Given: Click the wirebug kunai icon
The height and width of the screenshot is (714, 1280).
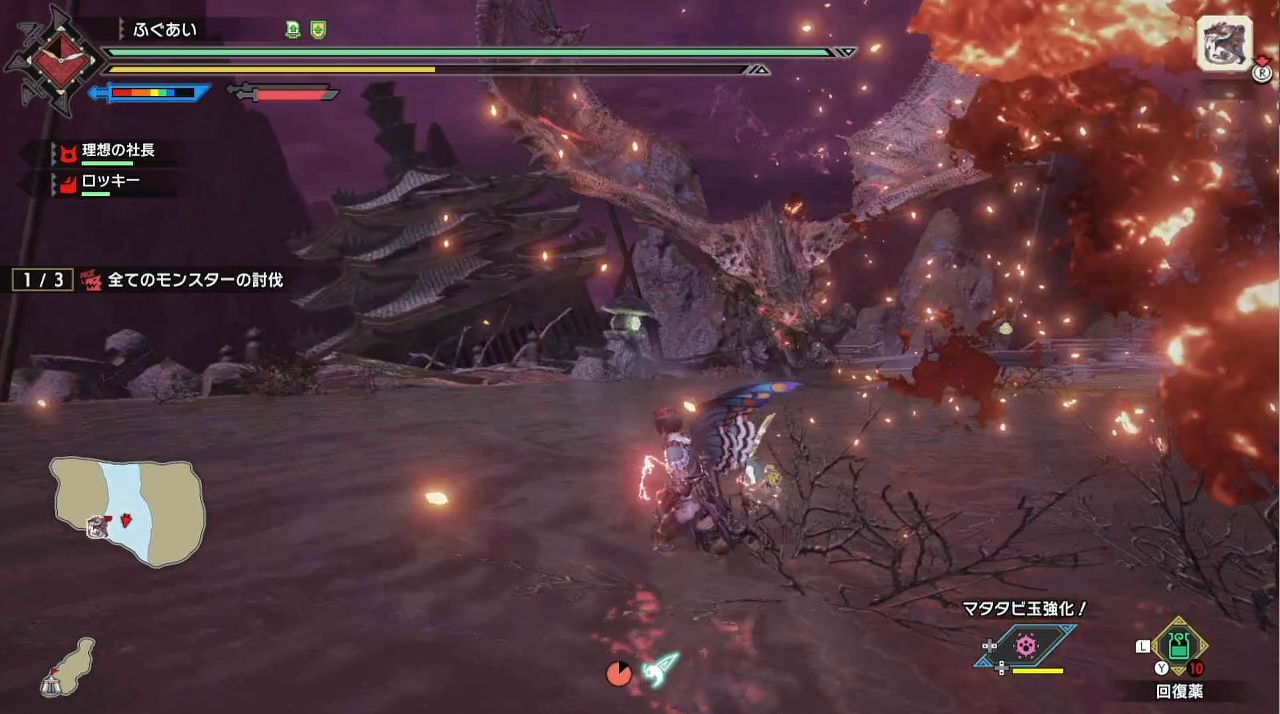Looking at the screenshot, I should click(x=661, y=668).
